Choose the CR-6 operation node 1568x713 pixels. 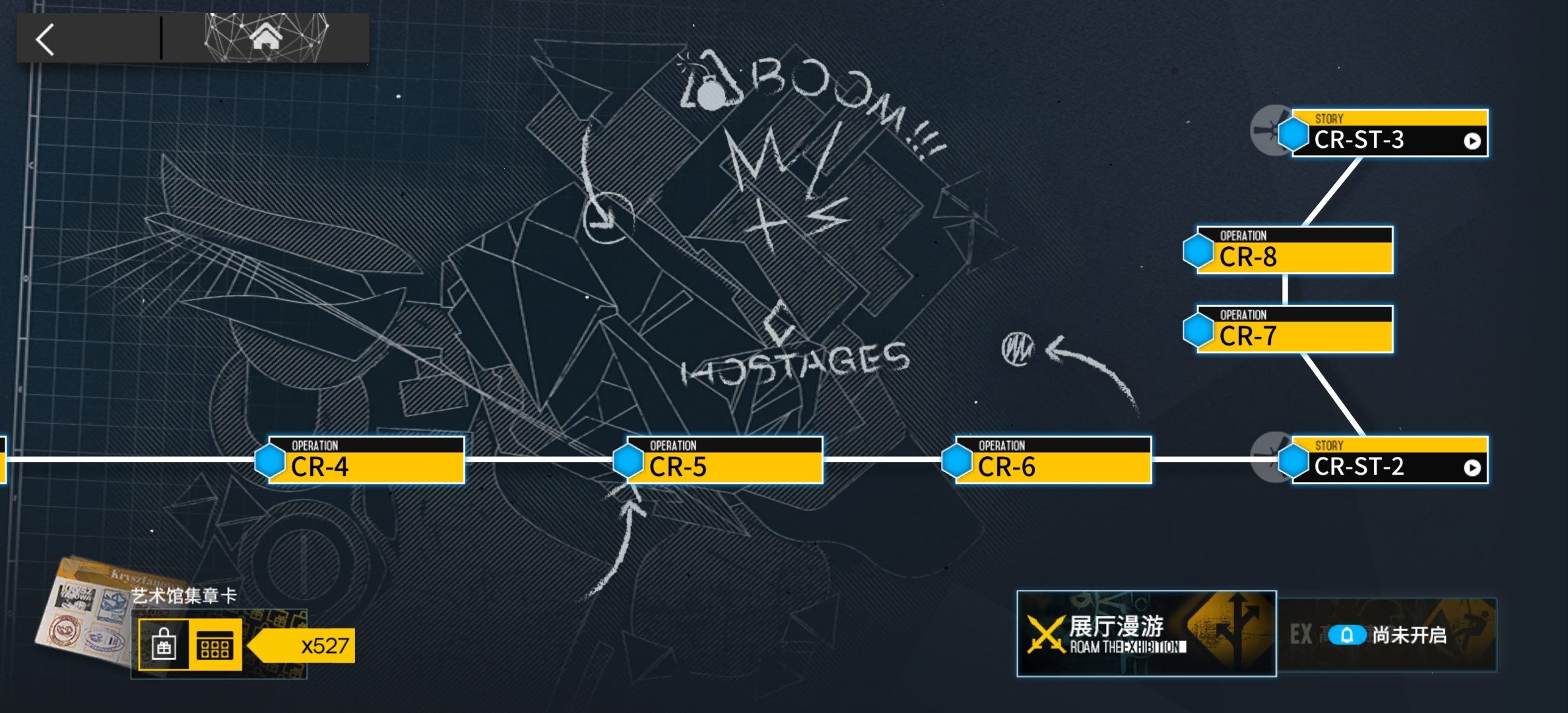tap(1053, 460)
